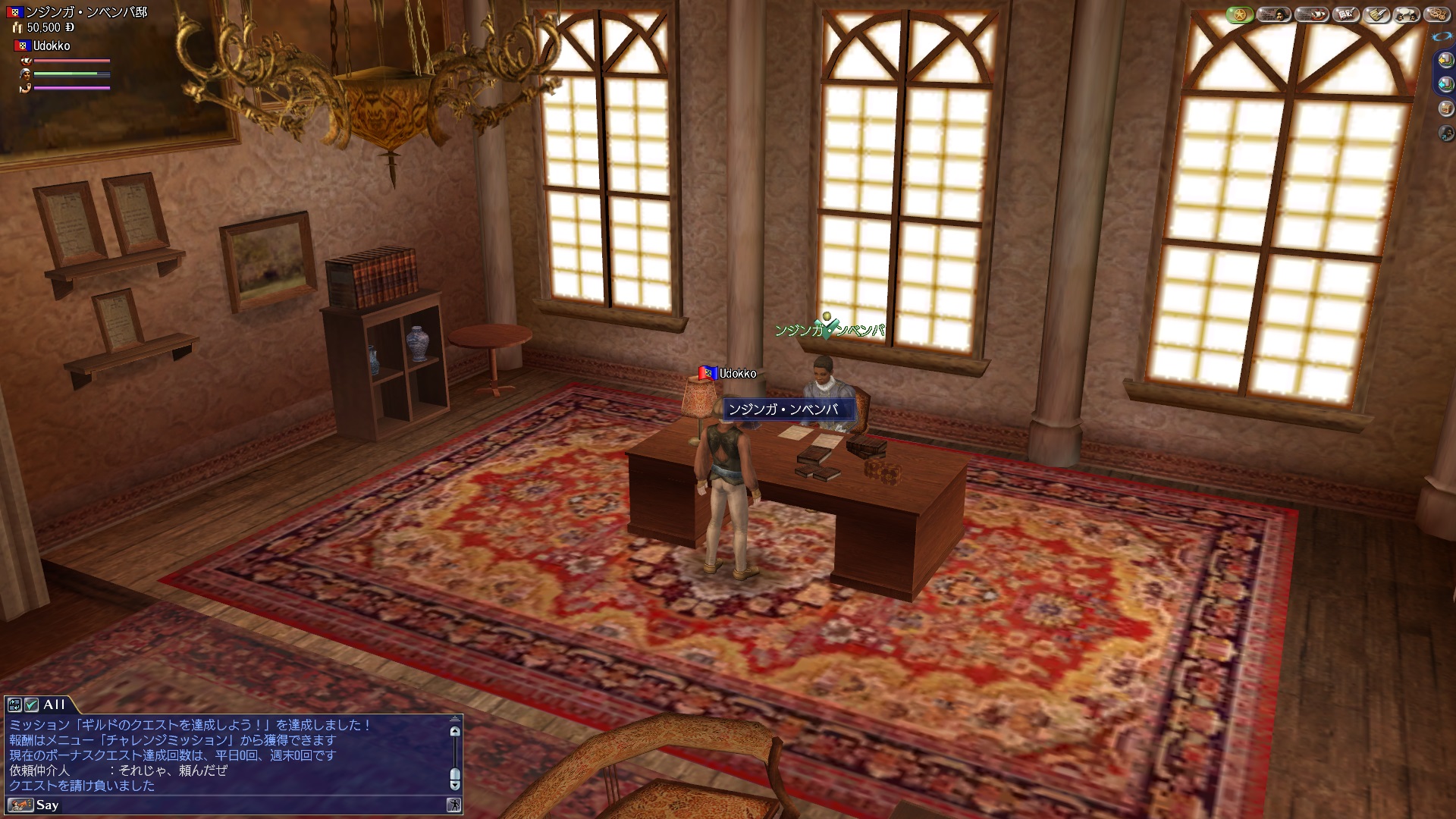Click the chat window swap-arrows button
The width and height of the screenshot is (1456, 819).
(x=14, y=704)
